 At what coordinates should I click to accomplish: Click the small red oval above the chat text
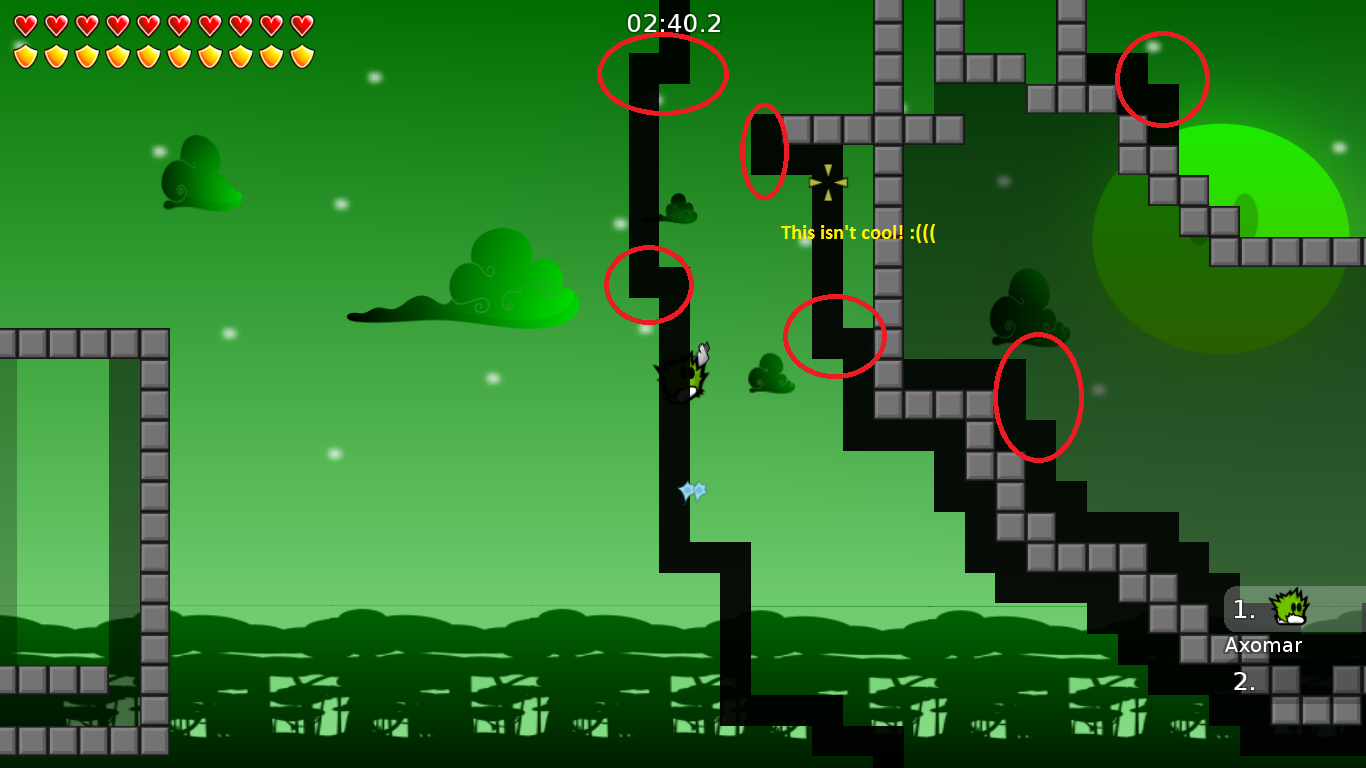click(x=764, y=150)
